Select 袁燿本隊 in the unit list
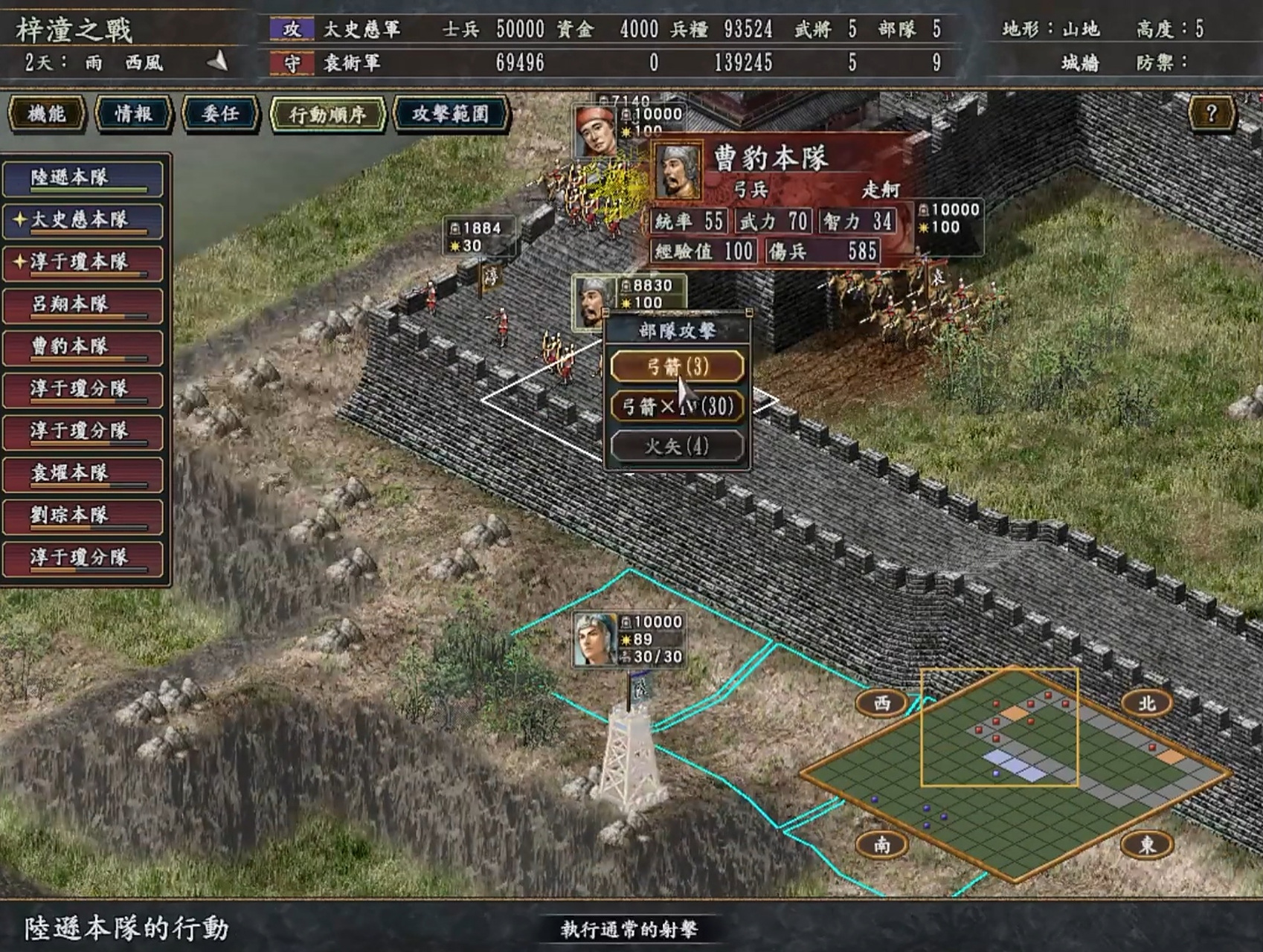The width and height of the screenshot is (1263, 952). (x=83, y=474)
